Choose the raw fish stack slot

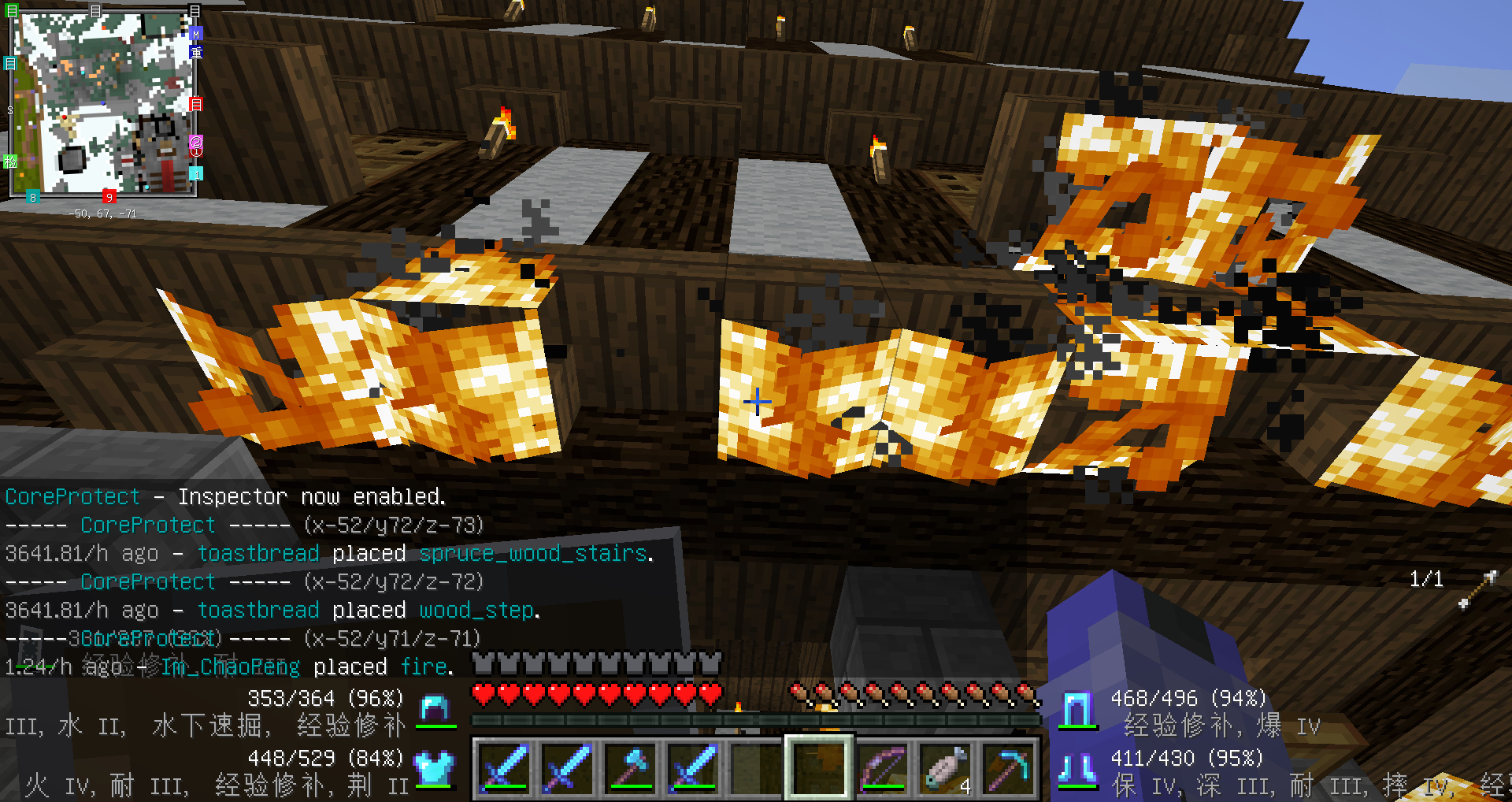[x=945, y=767]
